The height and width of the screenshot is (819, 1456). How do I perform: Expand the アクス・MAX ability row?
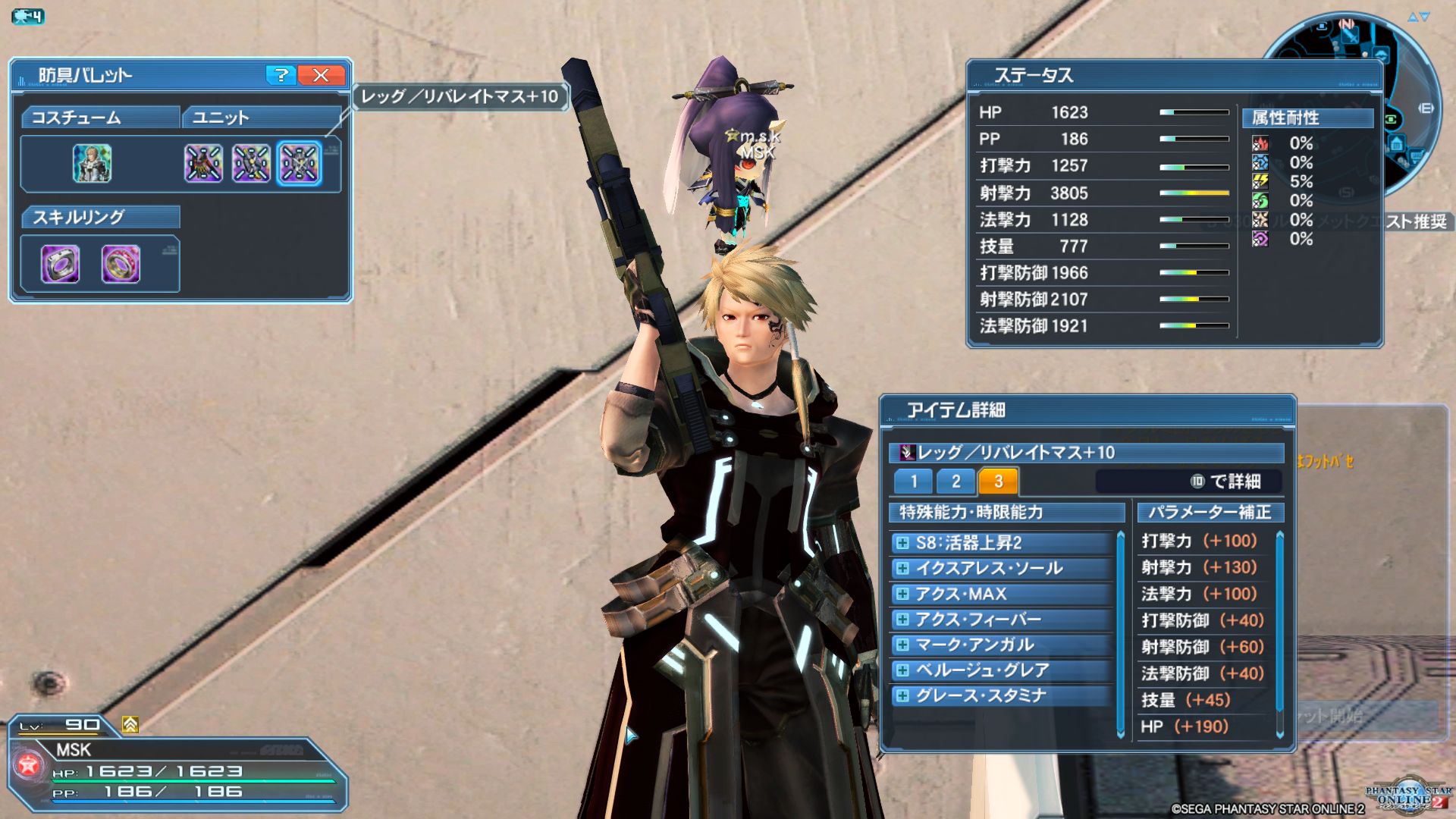[902, 594]
